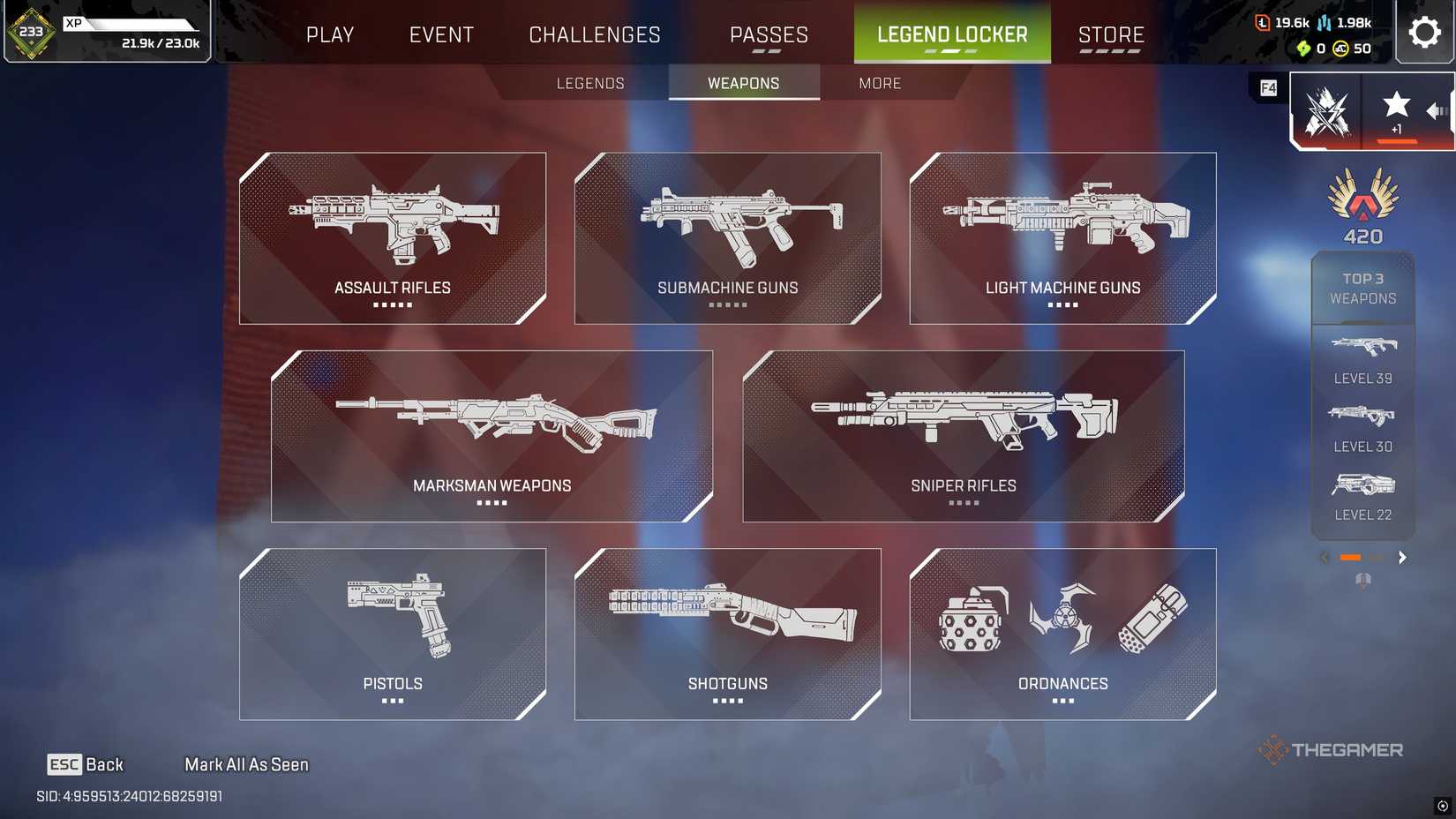Click the star badge in the F4 panel
Image resolution: width=1456 pixels, height=819 pixels.
[x=1396, y=104]
